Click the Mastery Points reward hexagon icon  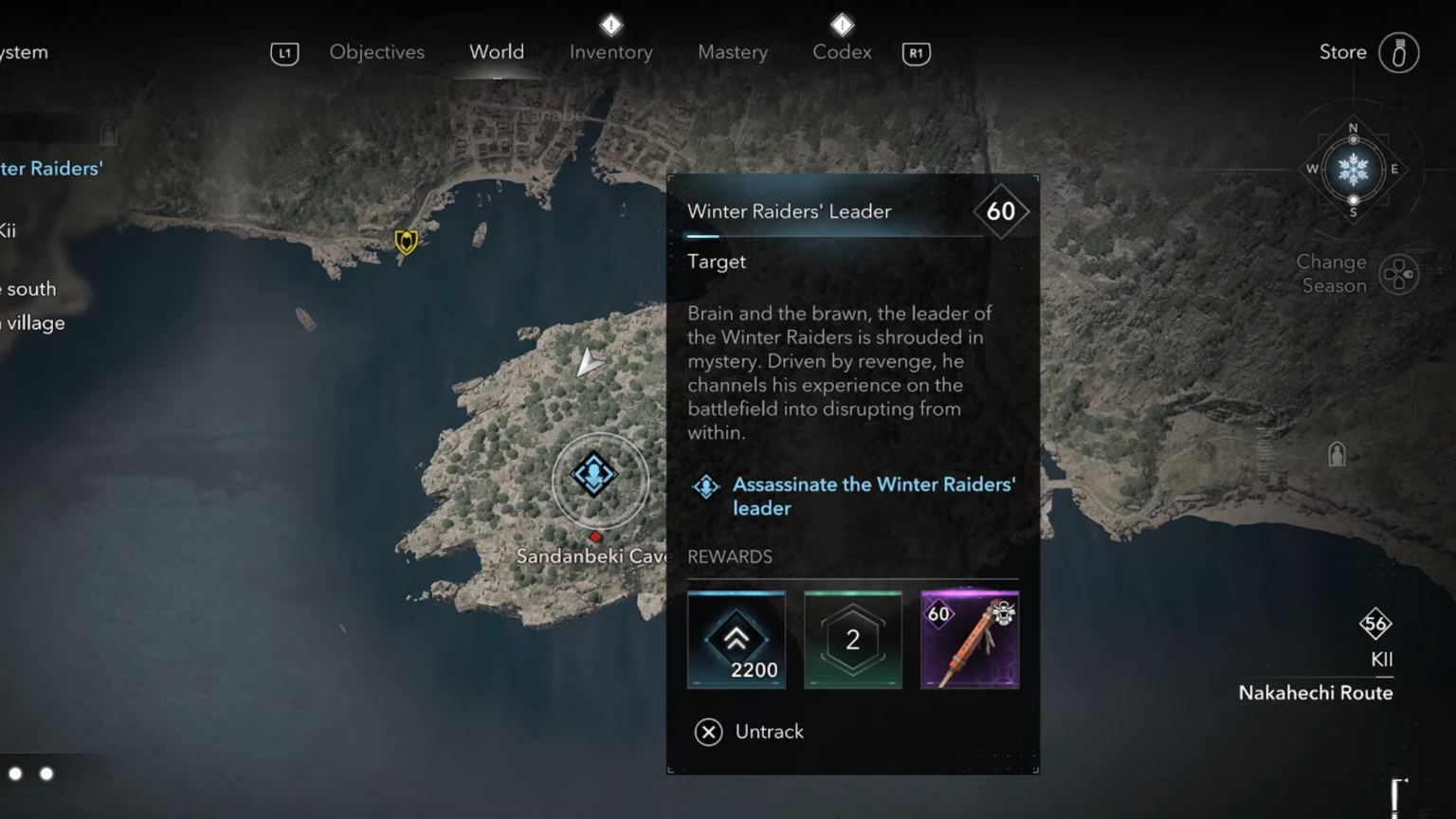click(852, 640)
